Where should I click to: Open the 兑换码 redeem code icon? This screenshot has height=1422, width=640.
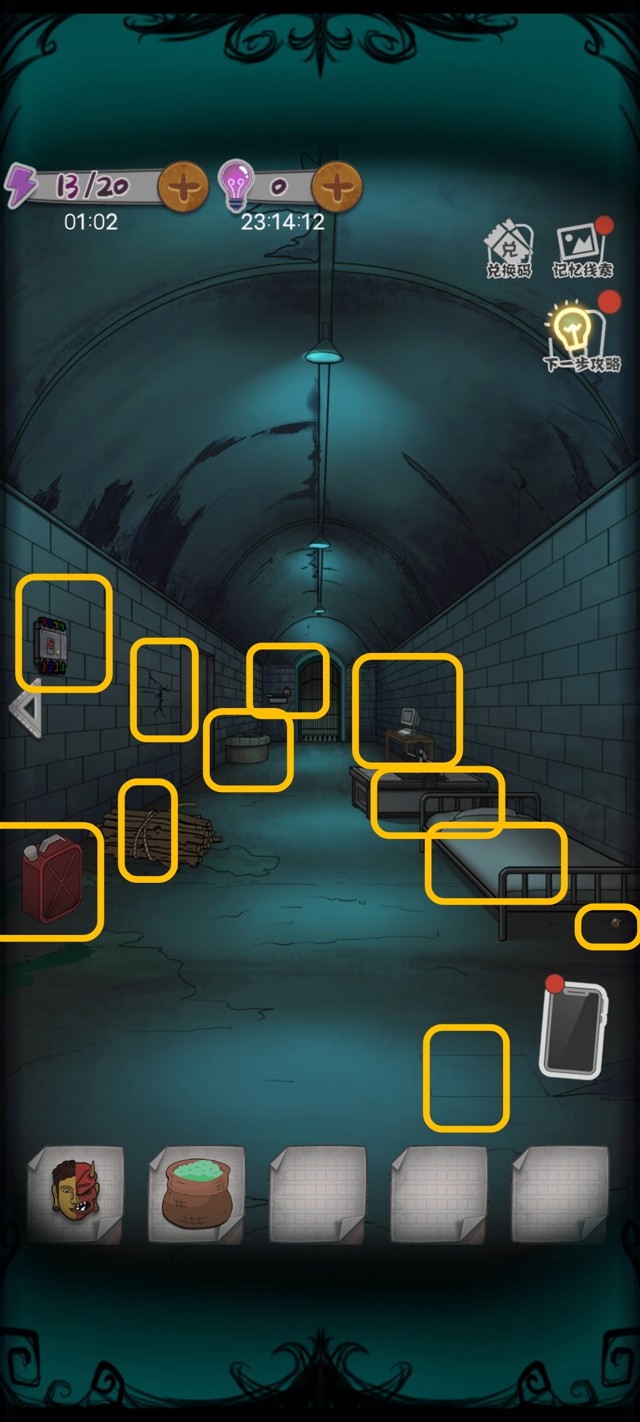(x=509, y=250)
